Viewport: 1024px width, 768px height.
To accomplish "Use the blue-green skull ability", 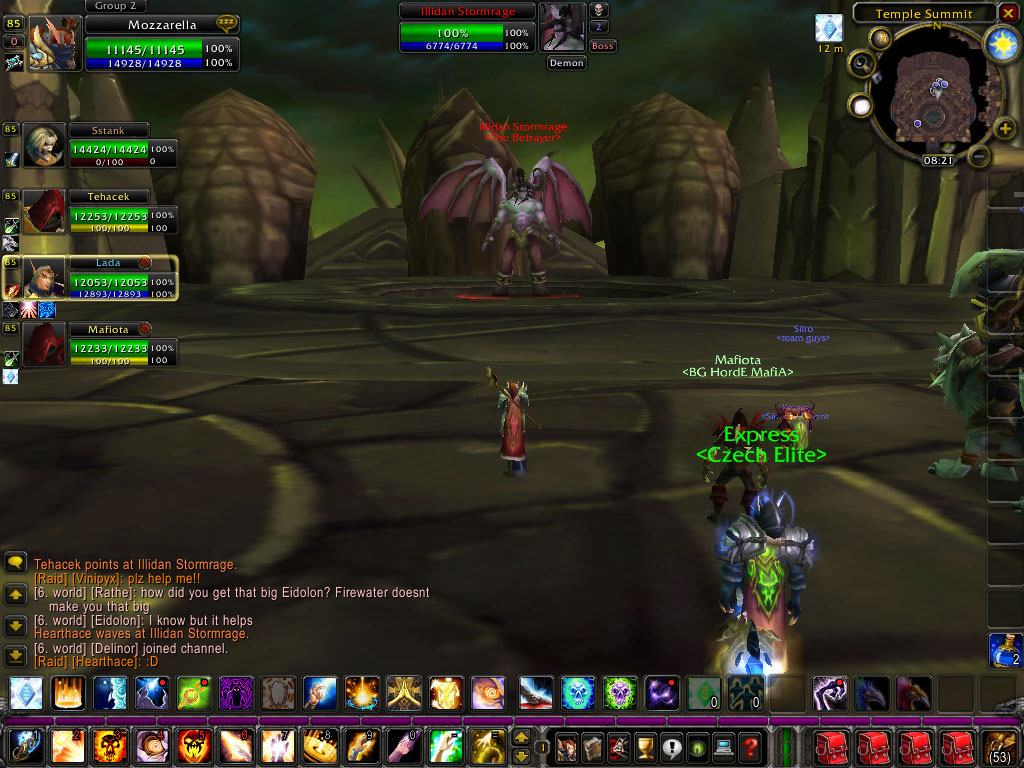I will click(x=578, y=693).
